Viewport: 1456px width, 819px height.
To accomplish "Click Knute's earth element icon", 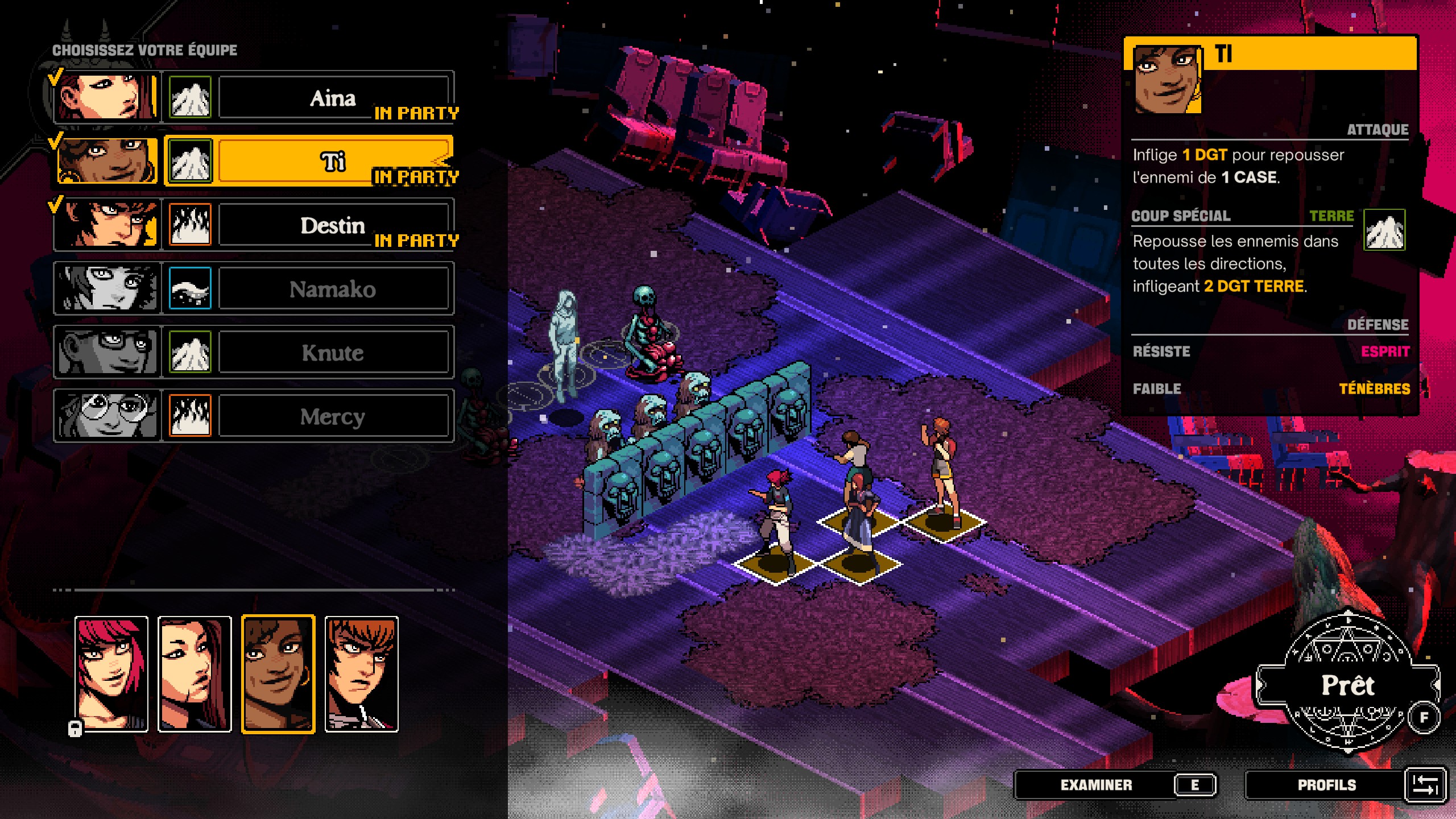I will coord(191,352).
